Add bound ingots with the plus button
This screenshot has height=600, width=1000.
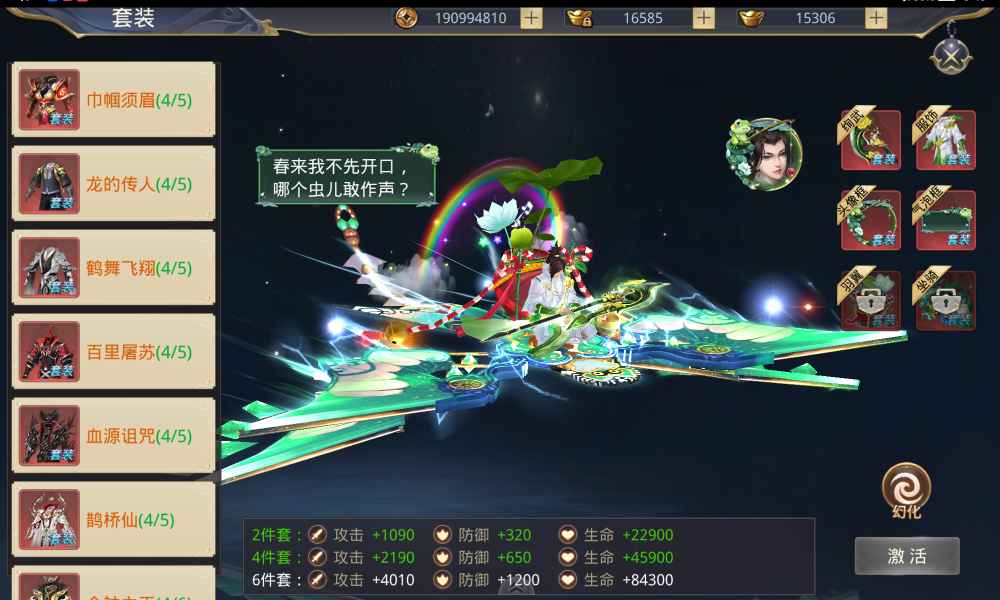pyautogui.click(x=704, y=18)
